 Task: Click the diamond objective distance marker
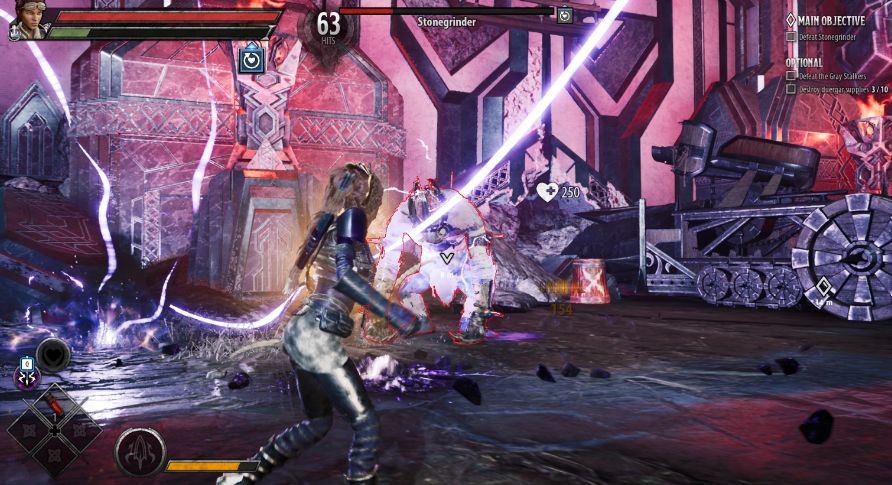pos(823,286)
